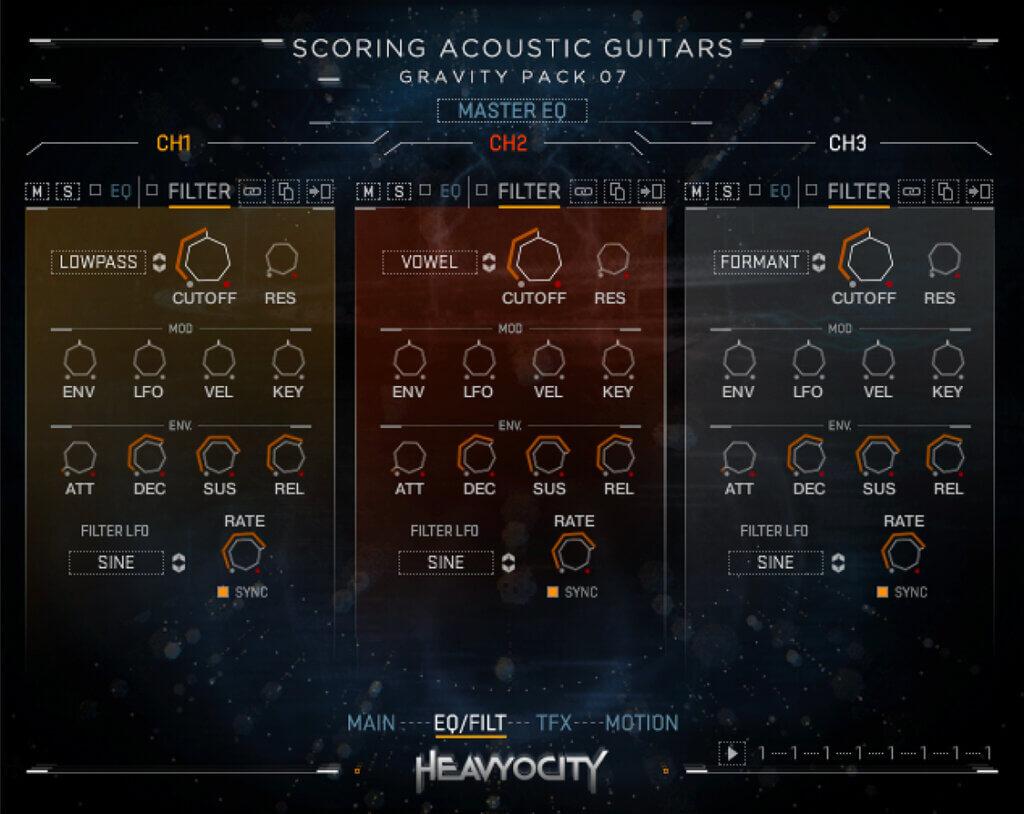The width and height of the screenshot is (1024, 814).
Task: Toggle the CH1 filter LFO SYNC checkbox
Action: tap(223, 592)
